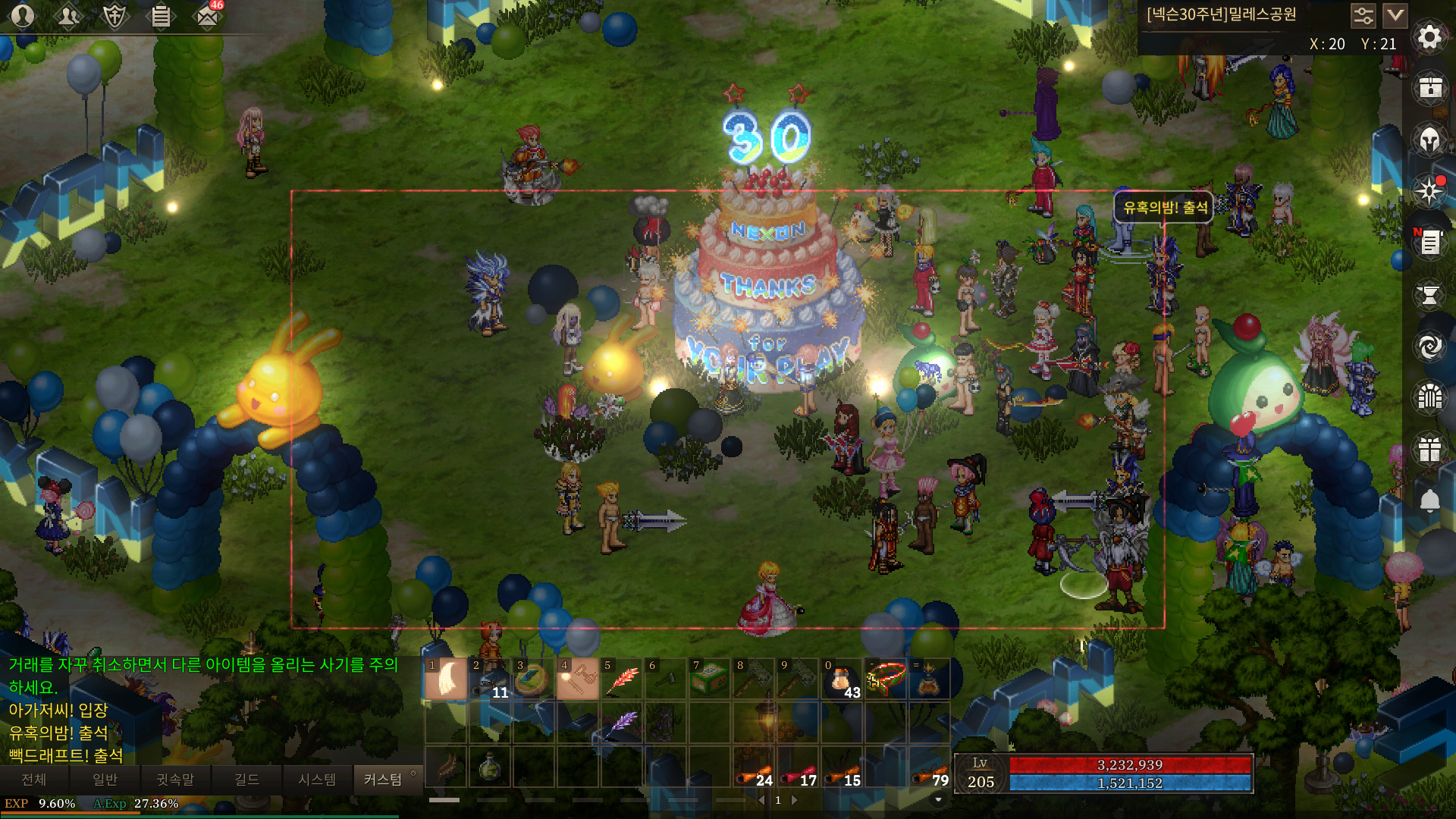This screenshot has height=819, width=1456.
Task: Open the scroll icon marked with N
Action: click(x=1429, y=243)
